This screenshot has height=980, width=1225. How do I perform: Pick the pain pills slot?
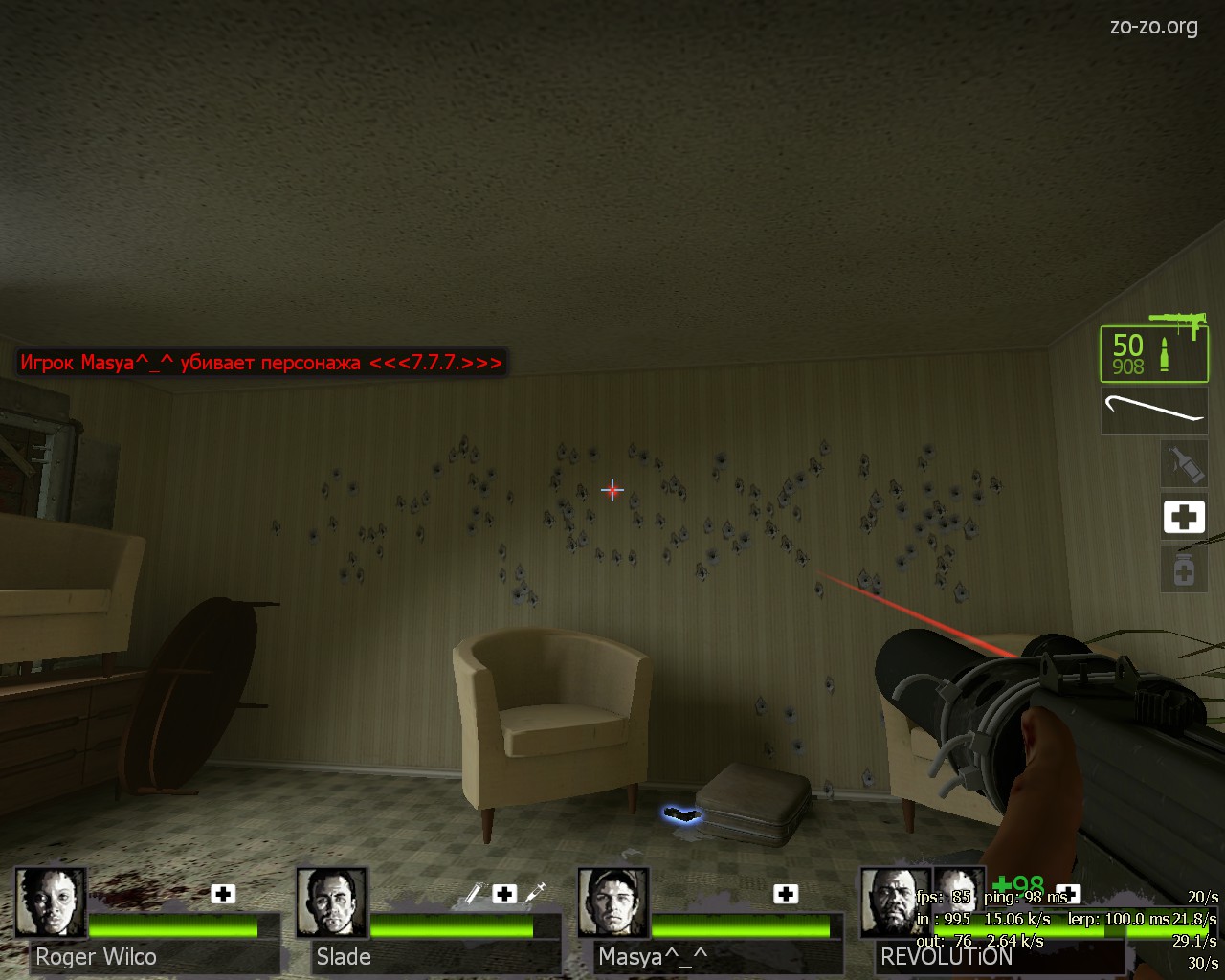tap(1183, 569)
